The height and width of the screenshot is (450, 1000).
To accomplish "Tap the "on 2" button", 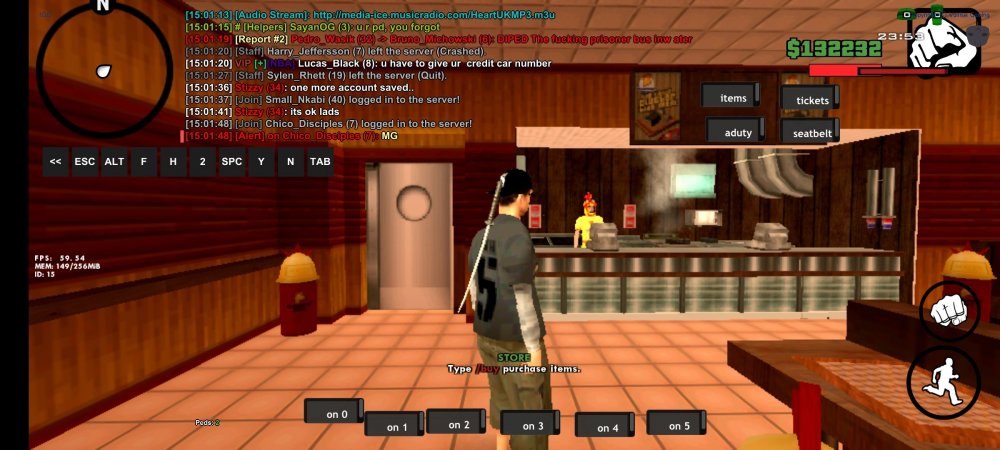I will (x=458, y=423).
